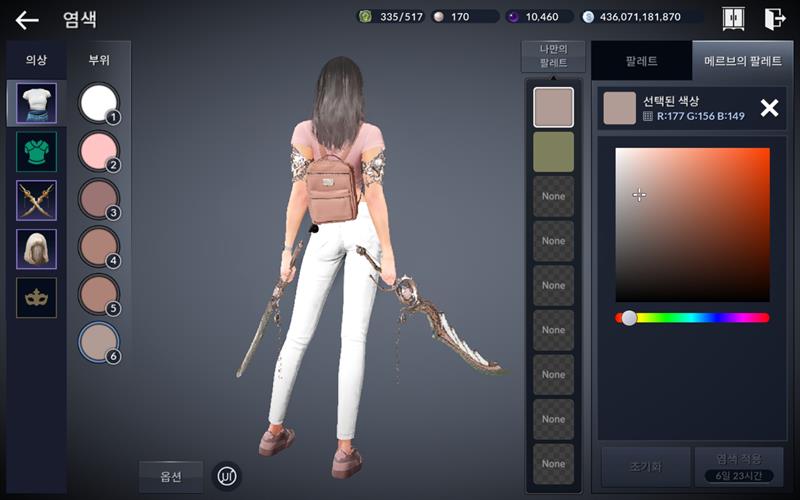This screenshot has width=800, height=500.
Task: Click the exit door icon
Action: point(774,17)
